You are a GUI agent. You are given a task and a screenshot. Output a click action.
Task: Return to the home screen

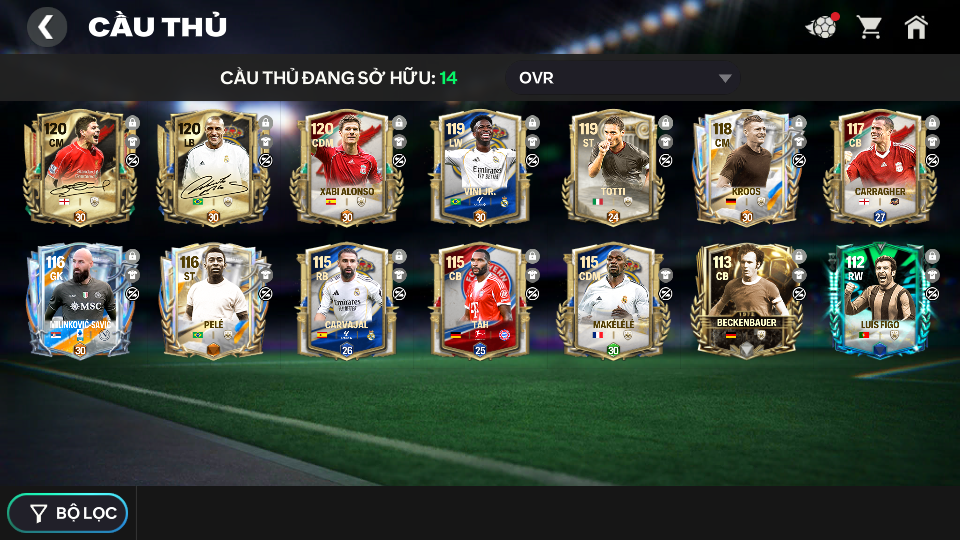pyautogui.click(x=916, y=27)
